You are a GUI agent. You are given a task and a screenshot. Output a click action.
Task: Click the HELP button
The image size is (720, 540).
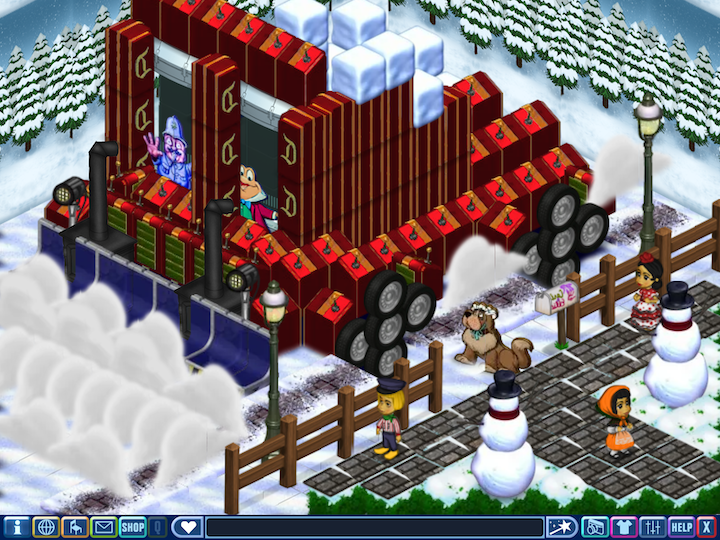[x=682, y=527]
